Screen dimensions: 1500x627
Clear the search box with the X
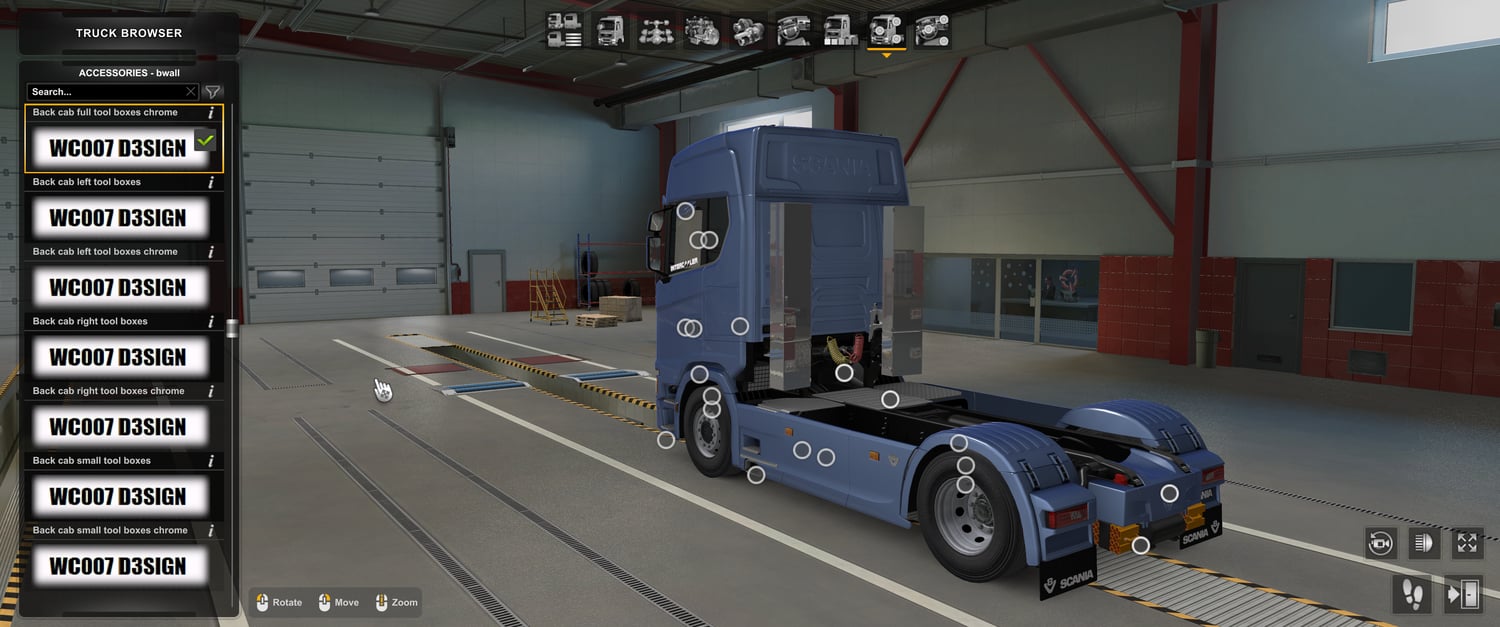point(191,92)
